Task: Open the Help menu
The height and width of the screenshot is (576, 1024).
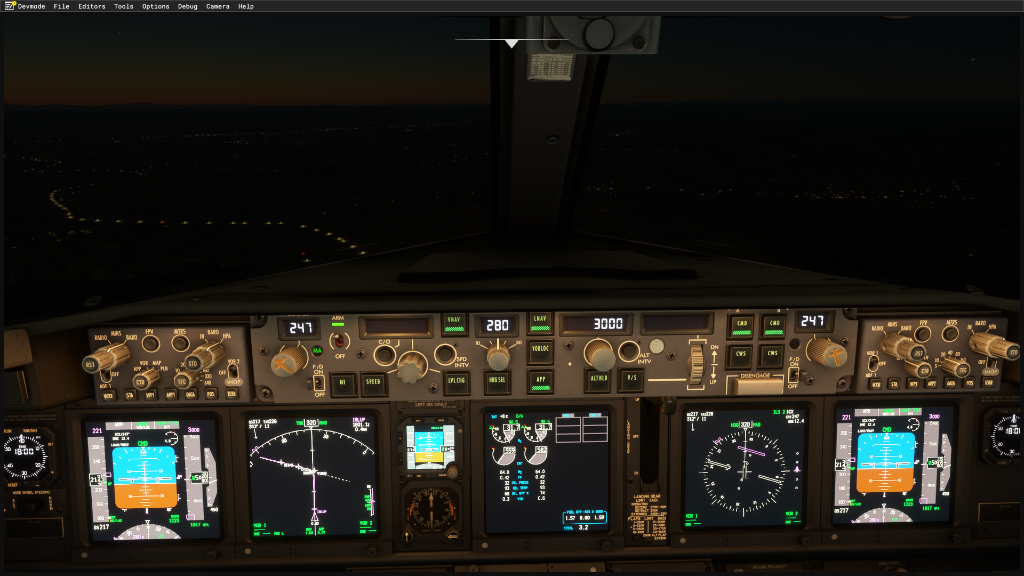Action: (x=246, y=6)
